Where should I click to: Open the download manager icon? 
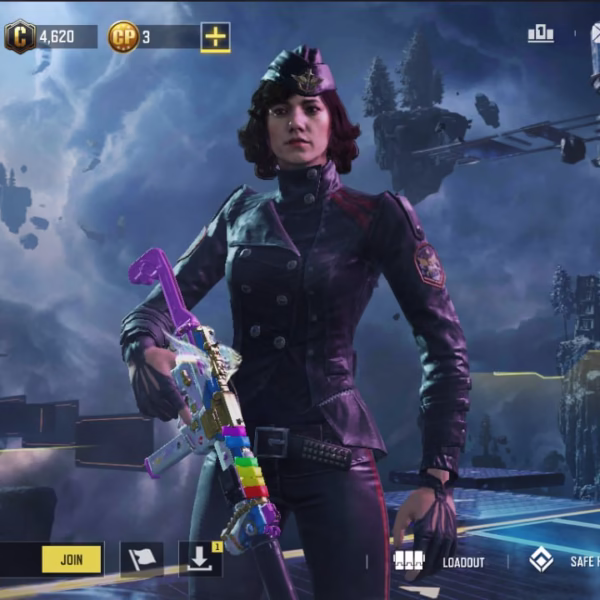[199, 559]
